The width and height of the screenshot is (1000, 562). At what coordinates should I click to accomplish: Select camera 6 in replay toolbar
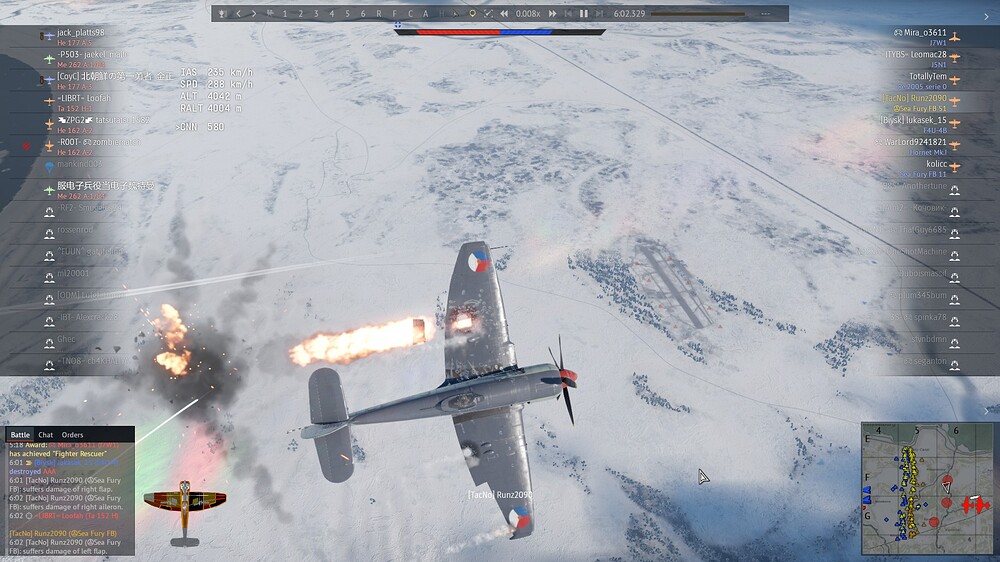point(363,14)
